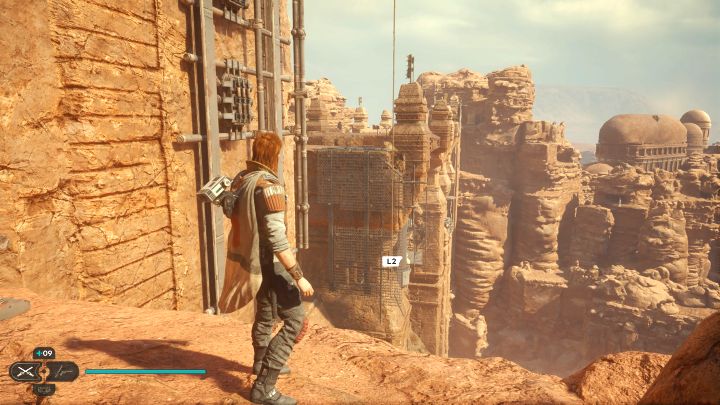The image size is (720, 405).
Task: Select the single-blade lightsaber stance icon
Action: [x=62, y=371]
